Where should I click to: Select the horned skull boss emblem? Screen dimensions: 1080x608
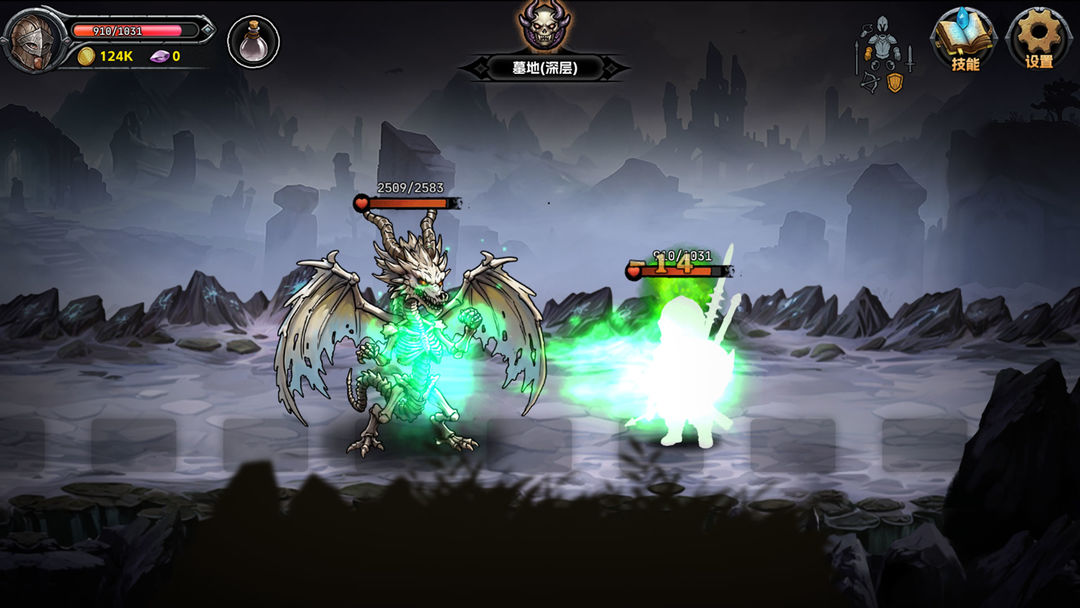pyautogui.click(x=543, y=26)
